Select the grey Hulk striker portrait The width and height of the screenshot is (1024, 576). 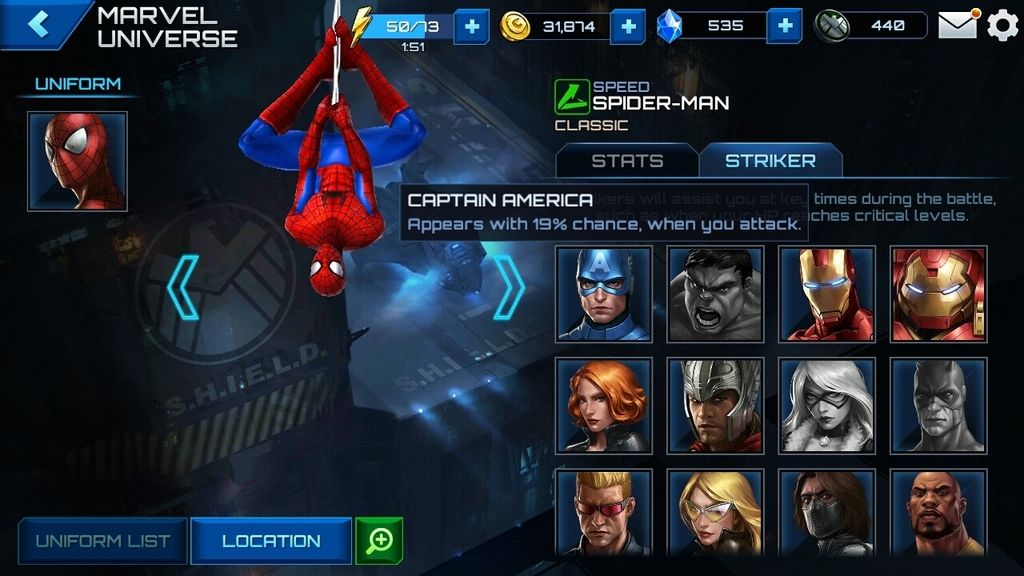(x=715, y=294)
